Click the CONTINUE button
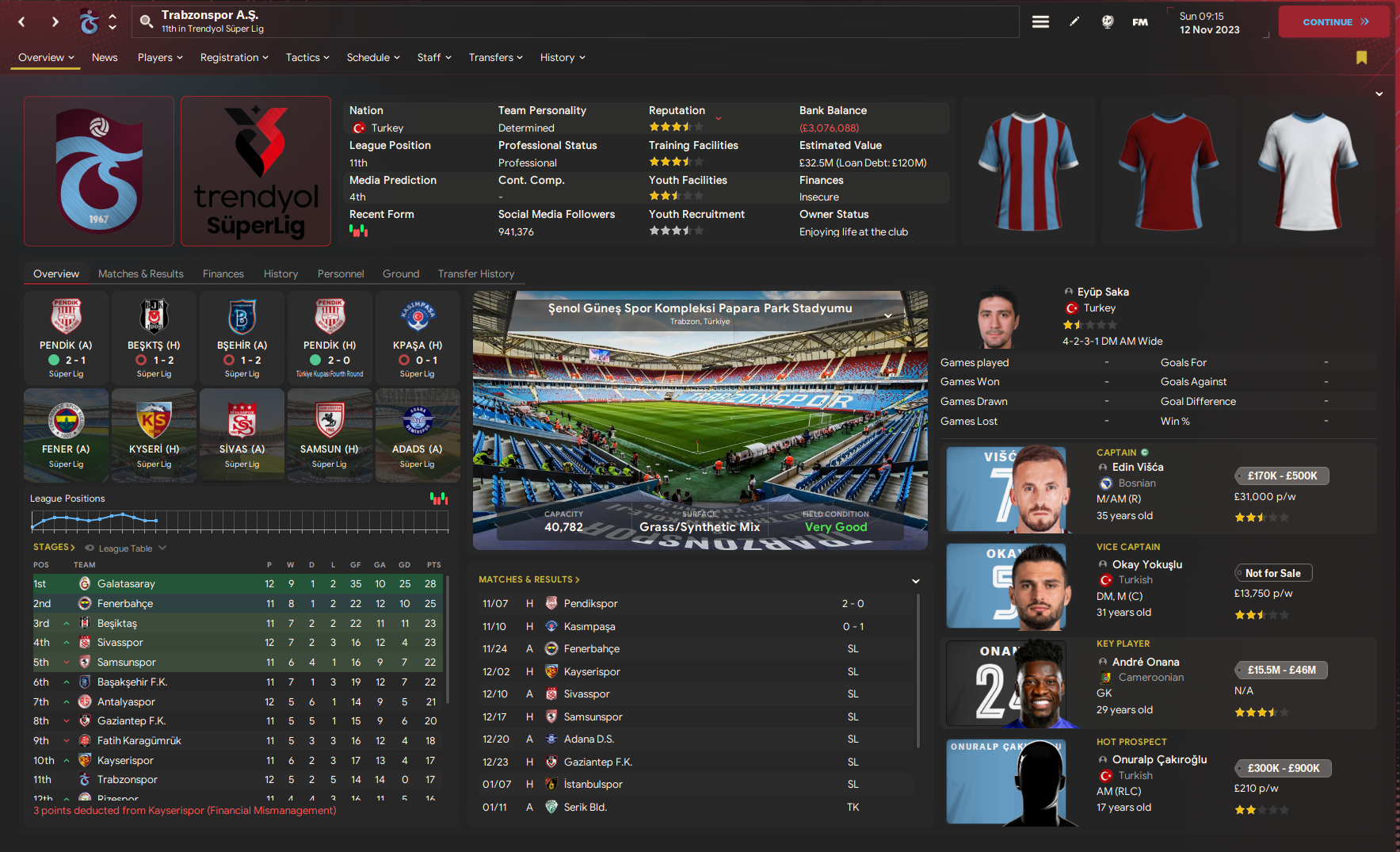 click(x=1334, y=22)
